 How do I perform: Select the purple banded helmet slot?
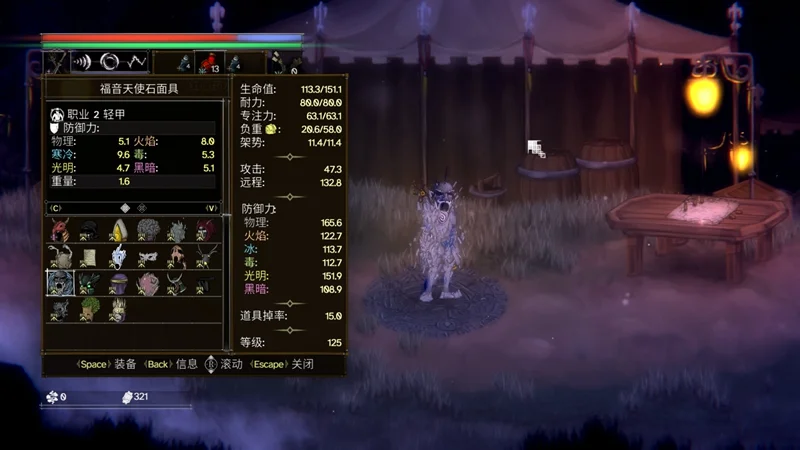coord(118,283)
